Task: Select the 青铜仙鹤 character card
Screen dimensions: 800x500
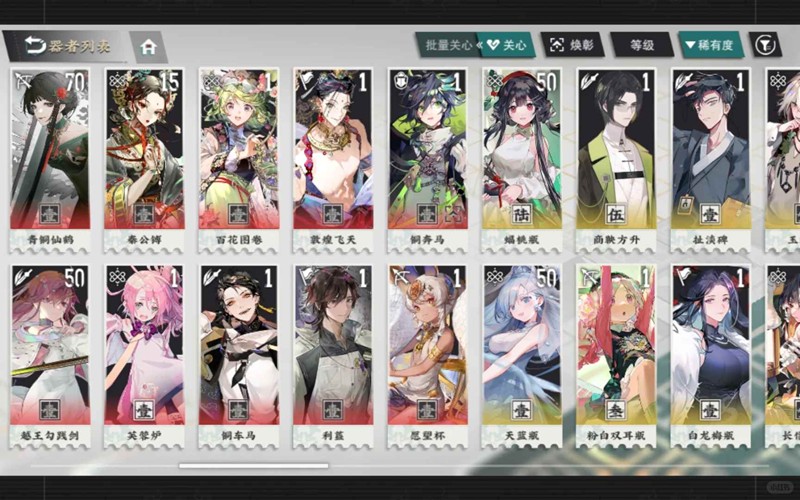Action: coord(50,155)
